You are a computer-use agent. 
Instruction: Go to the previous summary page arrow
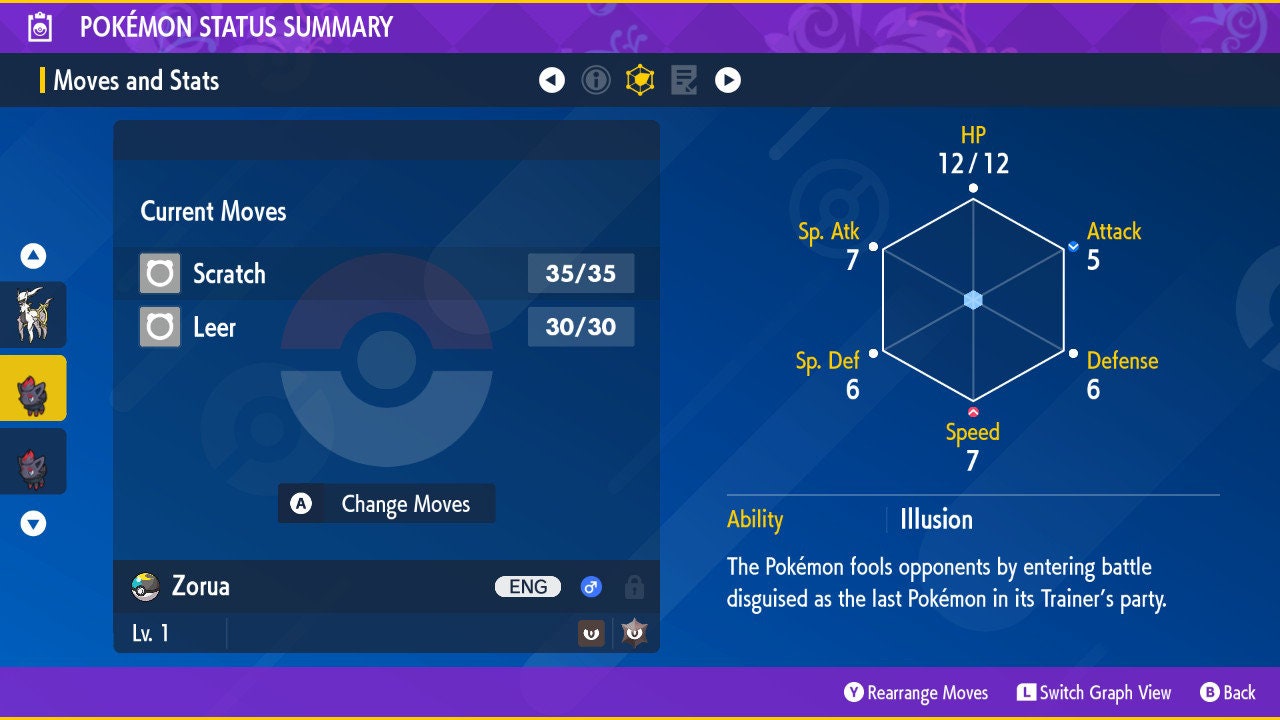point(552,80)
